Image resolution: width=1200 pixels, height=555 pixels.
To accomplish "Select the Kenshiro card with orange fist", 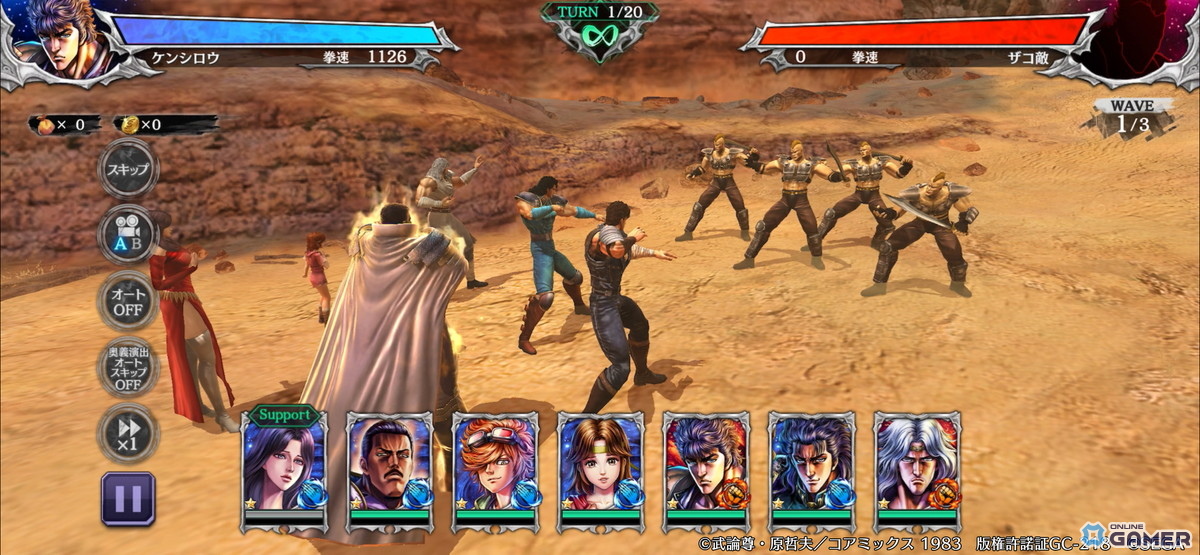I will pos(706,465).
